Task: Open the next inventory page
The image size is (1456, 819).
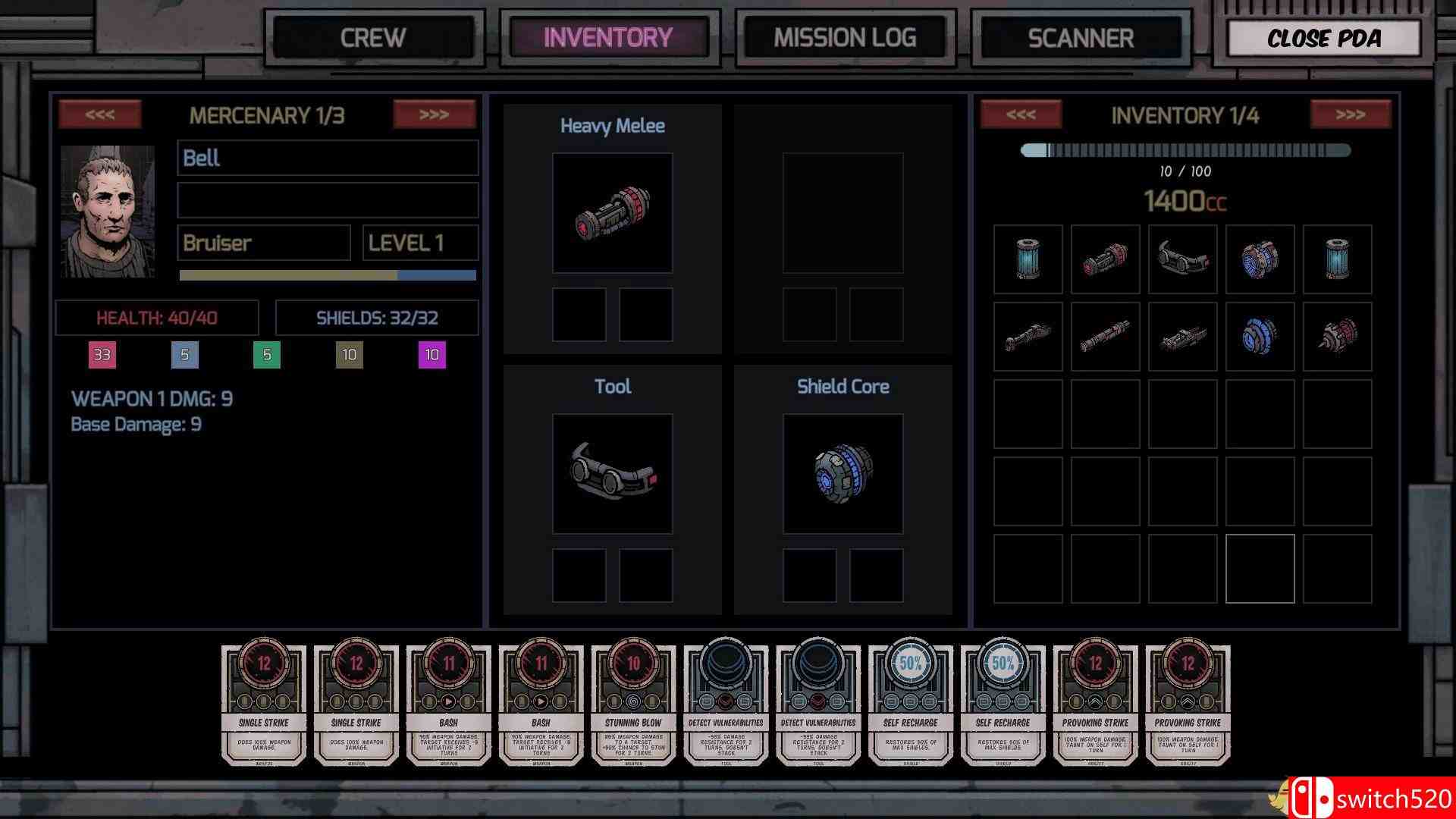Action: tap(1350, 114)
